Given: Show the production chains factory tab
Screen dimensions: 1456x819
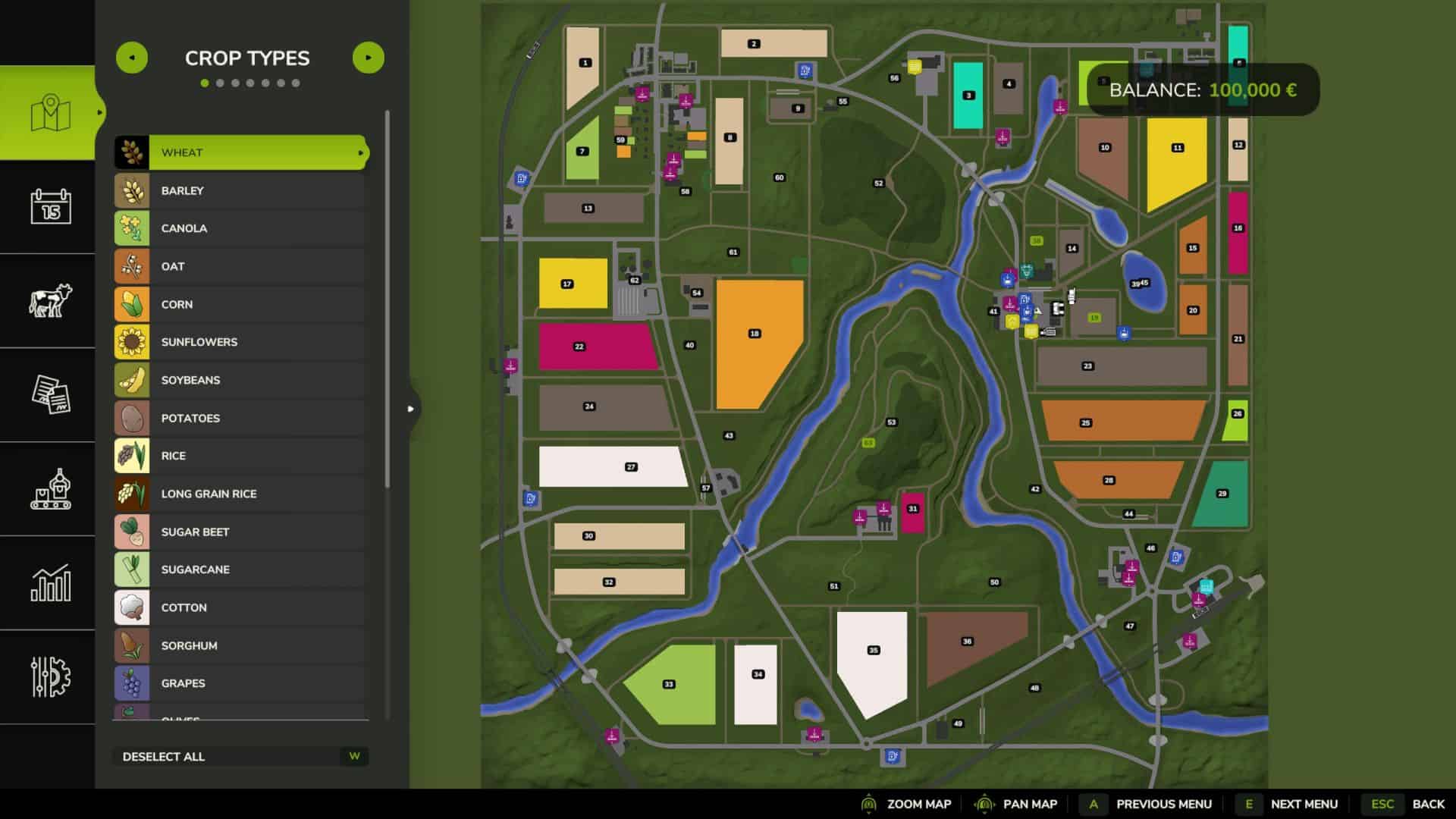Looking at the screenshot, I should pos(50,488).
